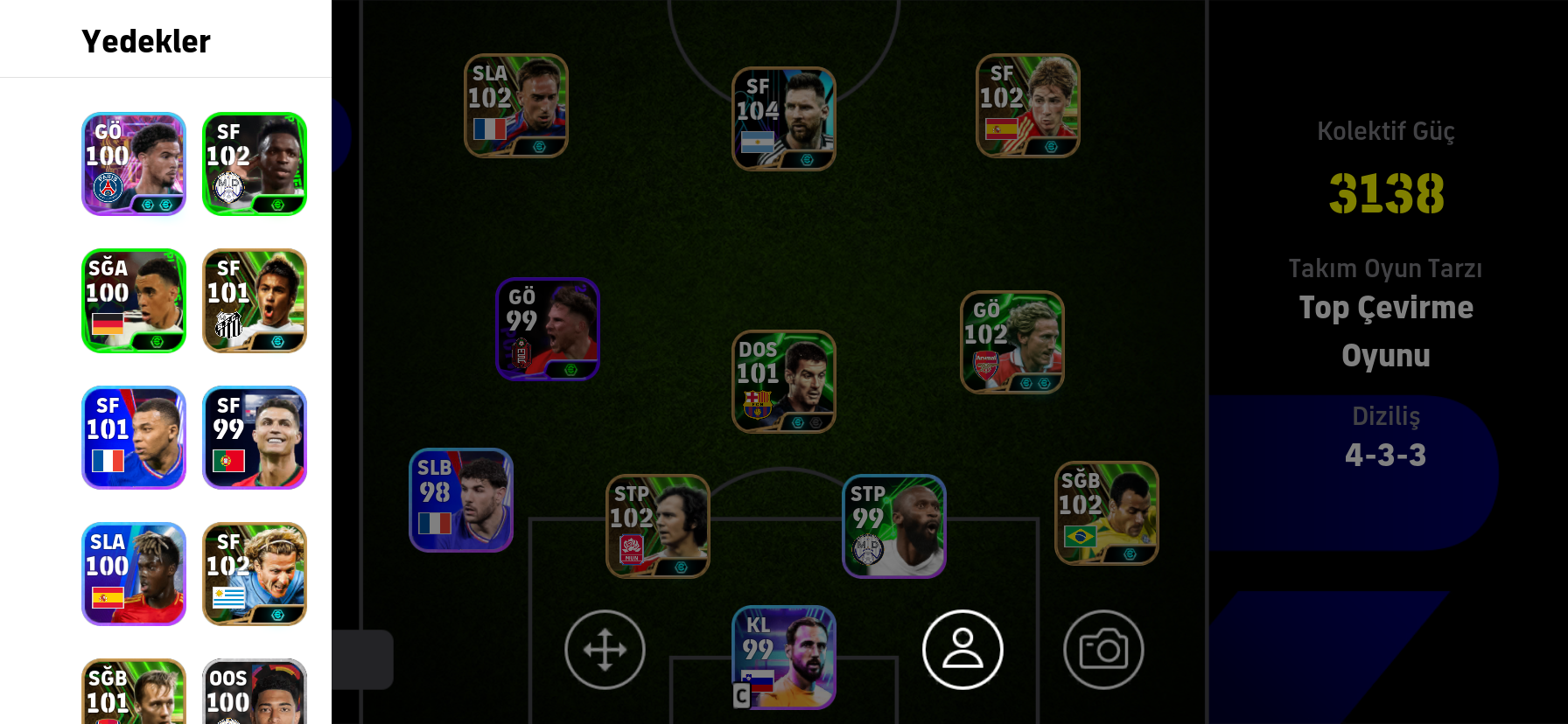The height and width of the screenshot is (724, 1568).
Task: Select the SLA 100 Spain substitute card
Action: click(134, 574)
